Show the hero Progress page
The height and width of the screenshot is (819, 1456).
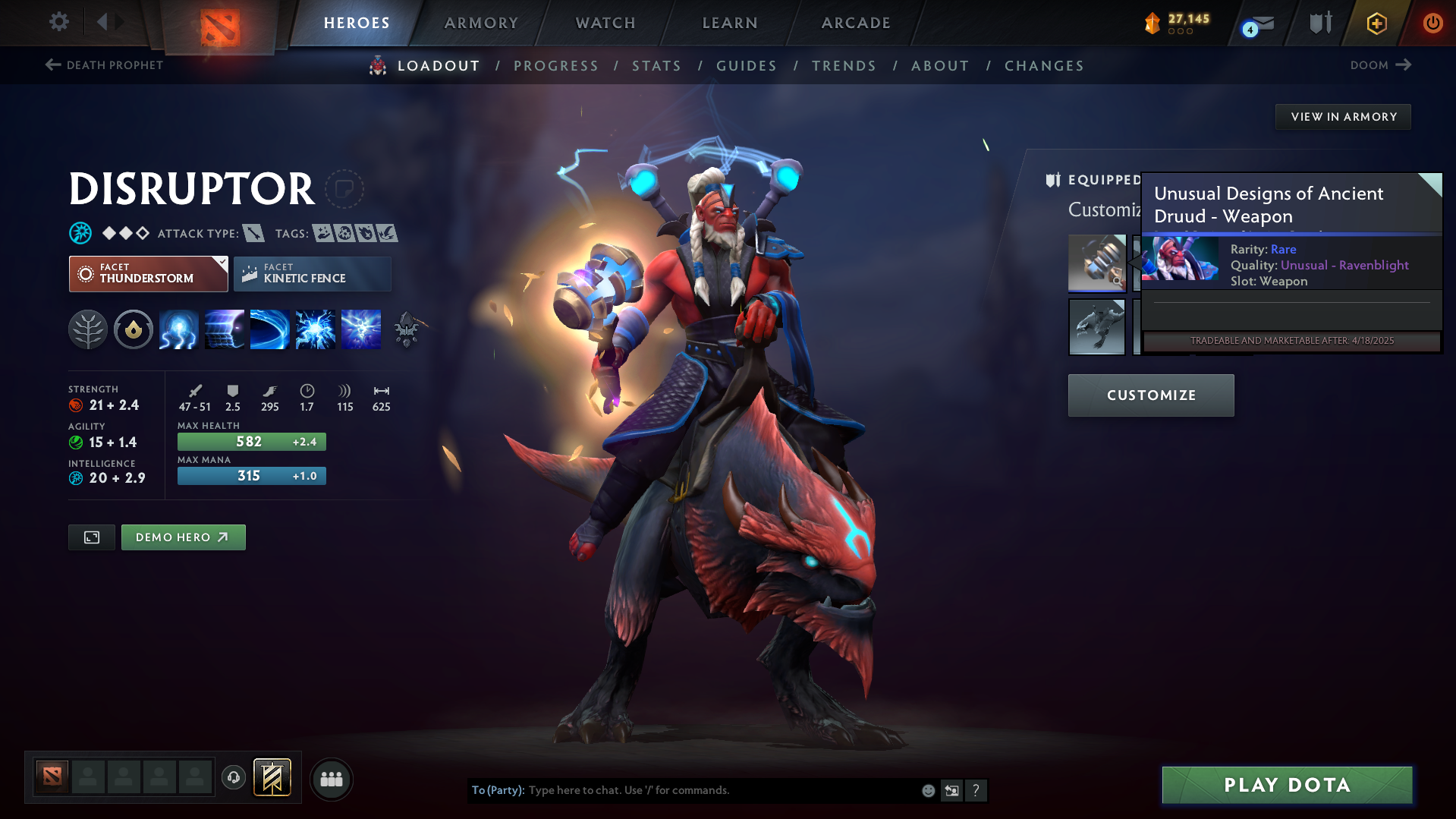click(x=556, y=66)
